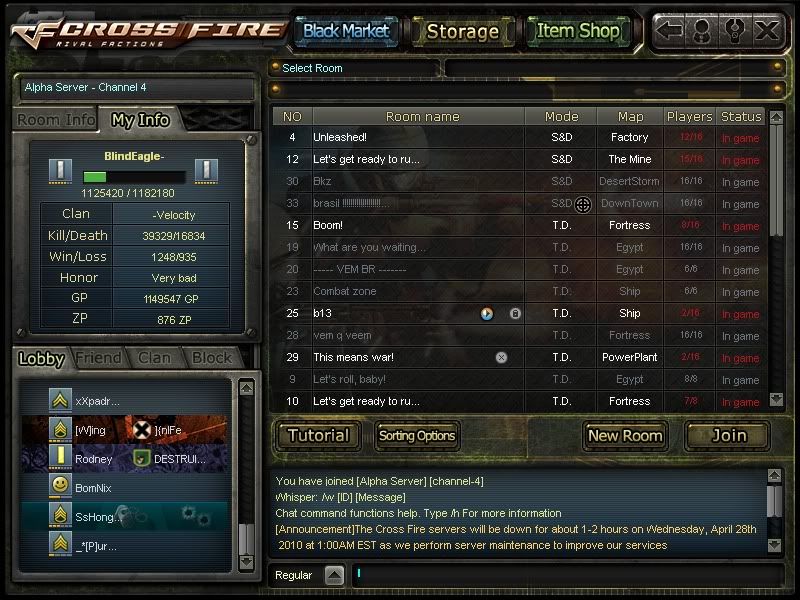Viewport: 800px width, 600px height.
Task: Select player BomNix in the lobby list
Action: point(96,486)
